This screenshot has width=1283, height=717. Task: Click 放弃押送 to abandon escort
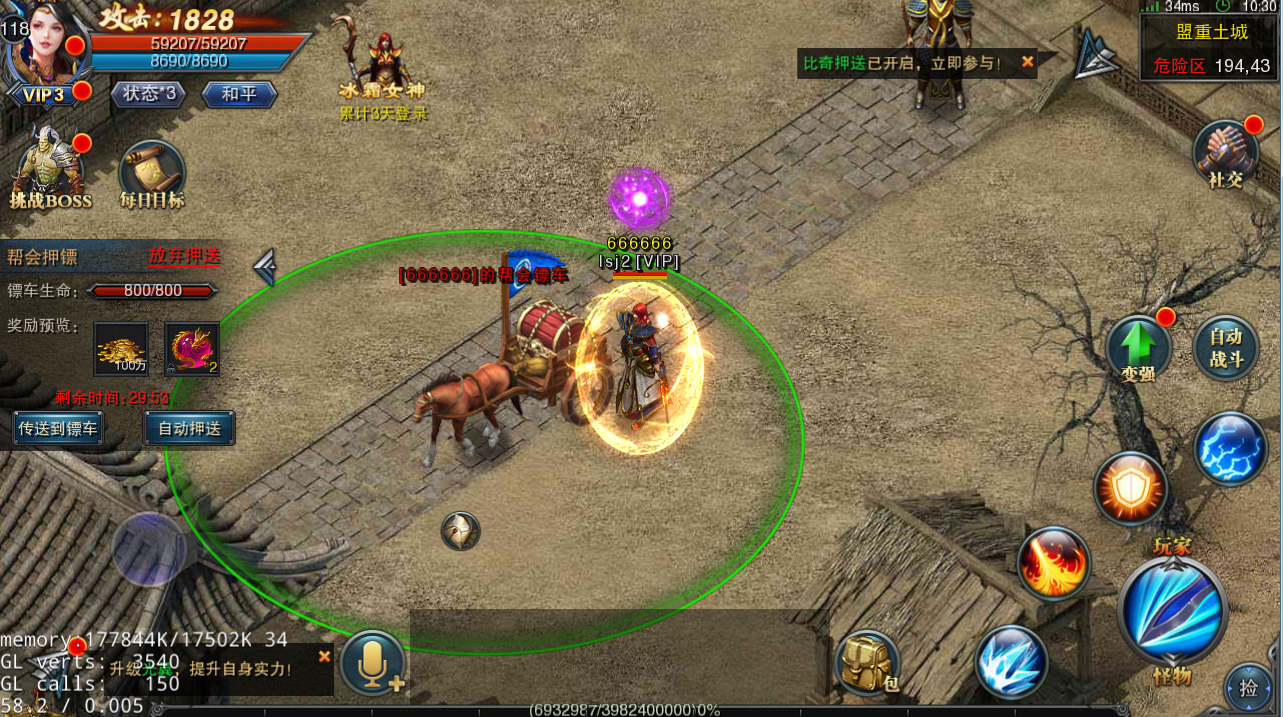tap(184, 256)
